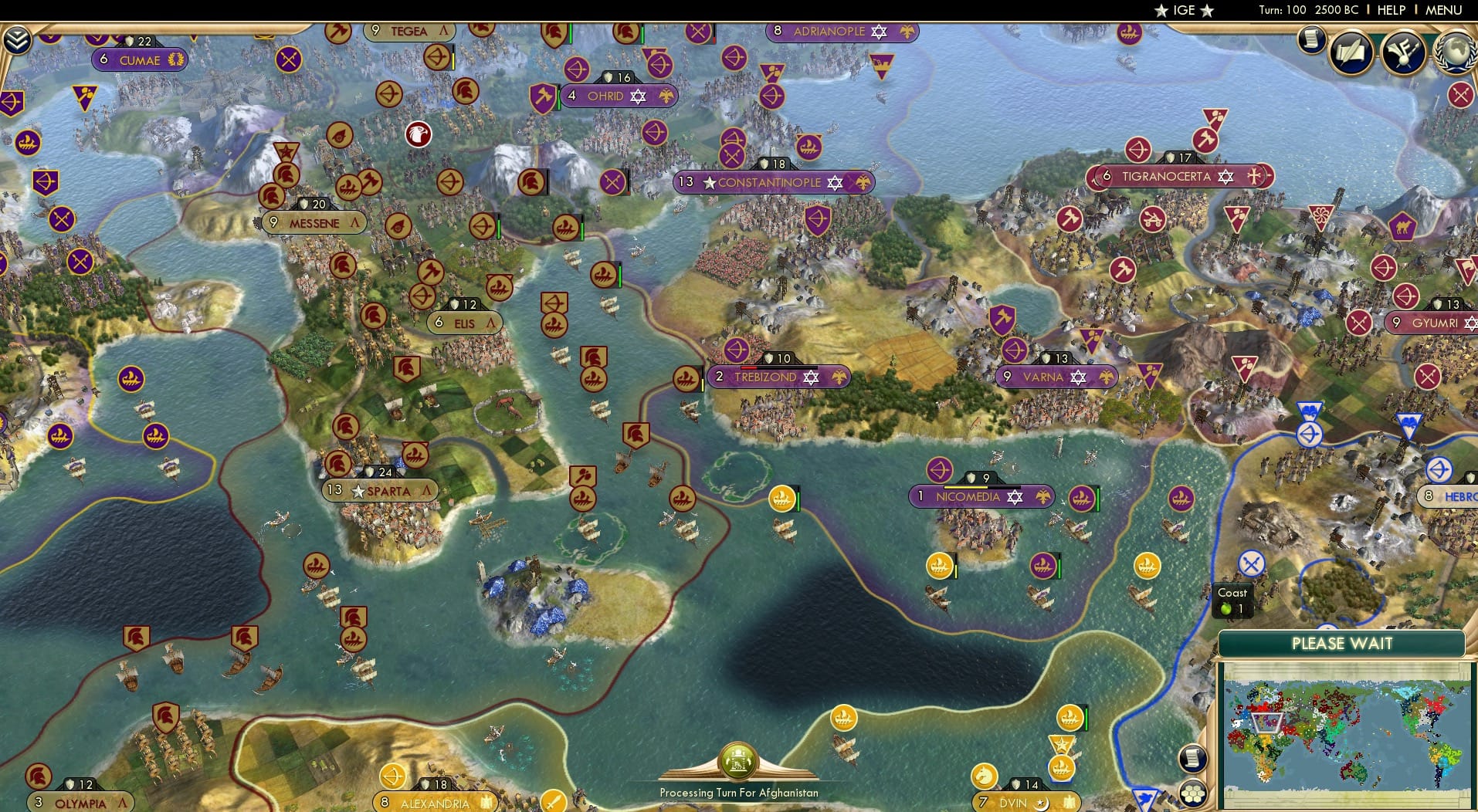Click Tigranocerta's city name plate
The width and height of the screenshot is (1478, 812).
pyautogui.click(x=1166, y=176)
